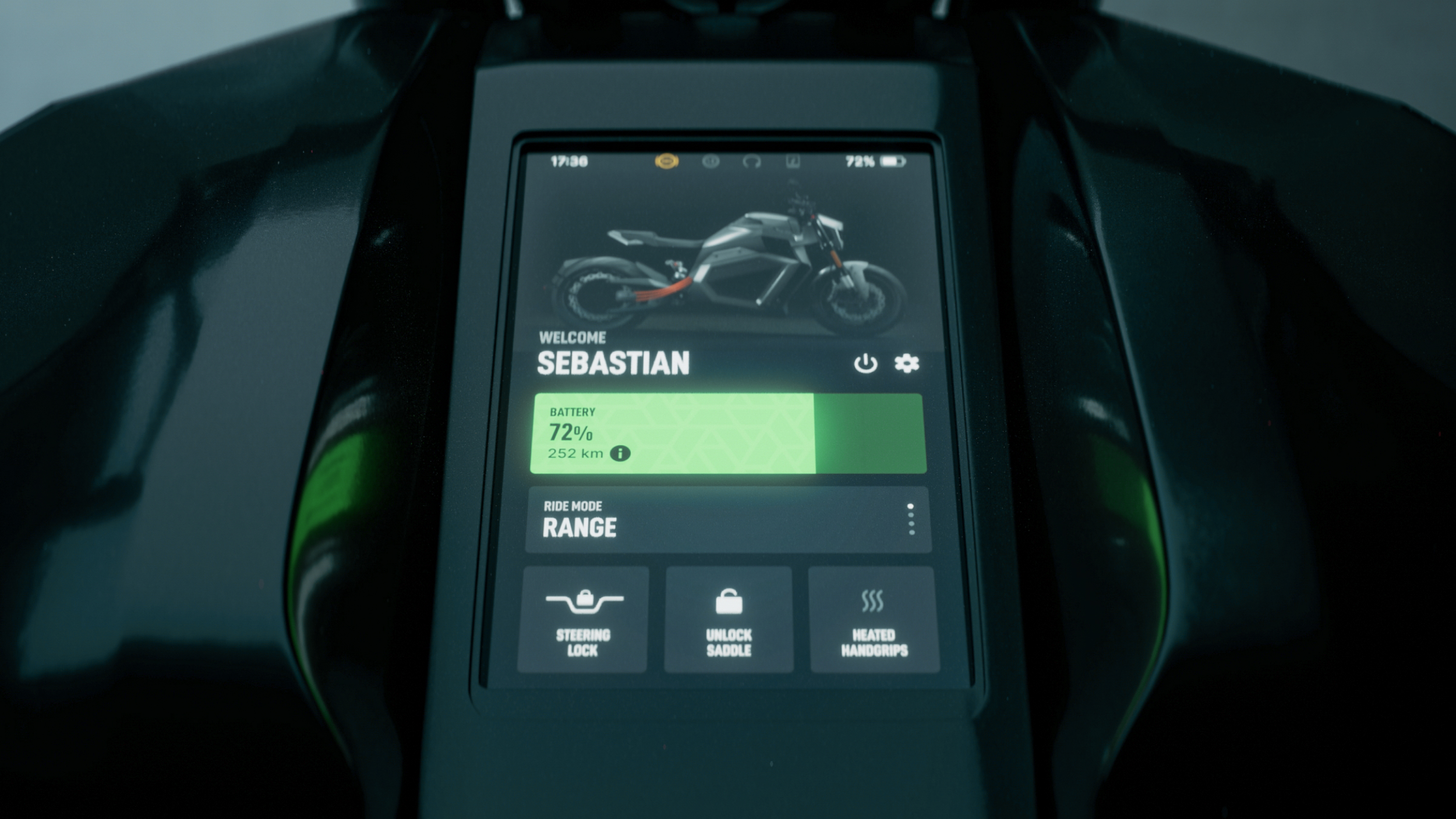Show battery range info via the i icon
The image size is (1456, 819).
click(x=620, y=453)
